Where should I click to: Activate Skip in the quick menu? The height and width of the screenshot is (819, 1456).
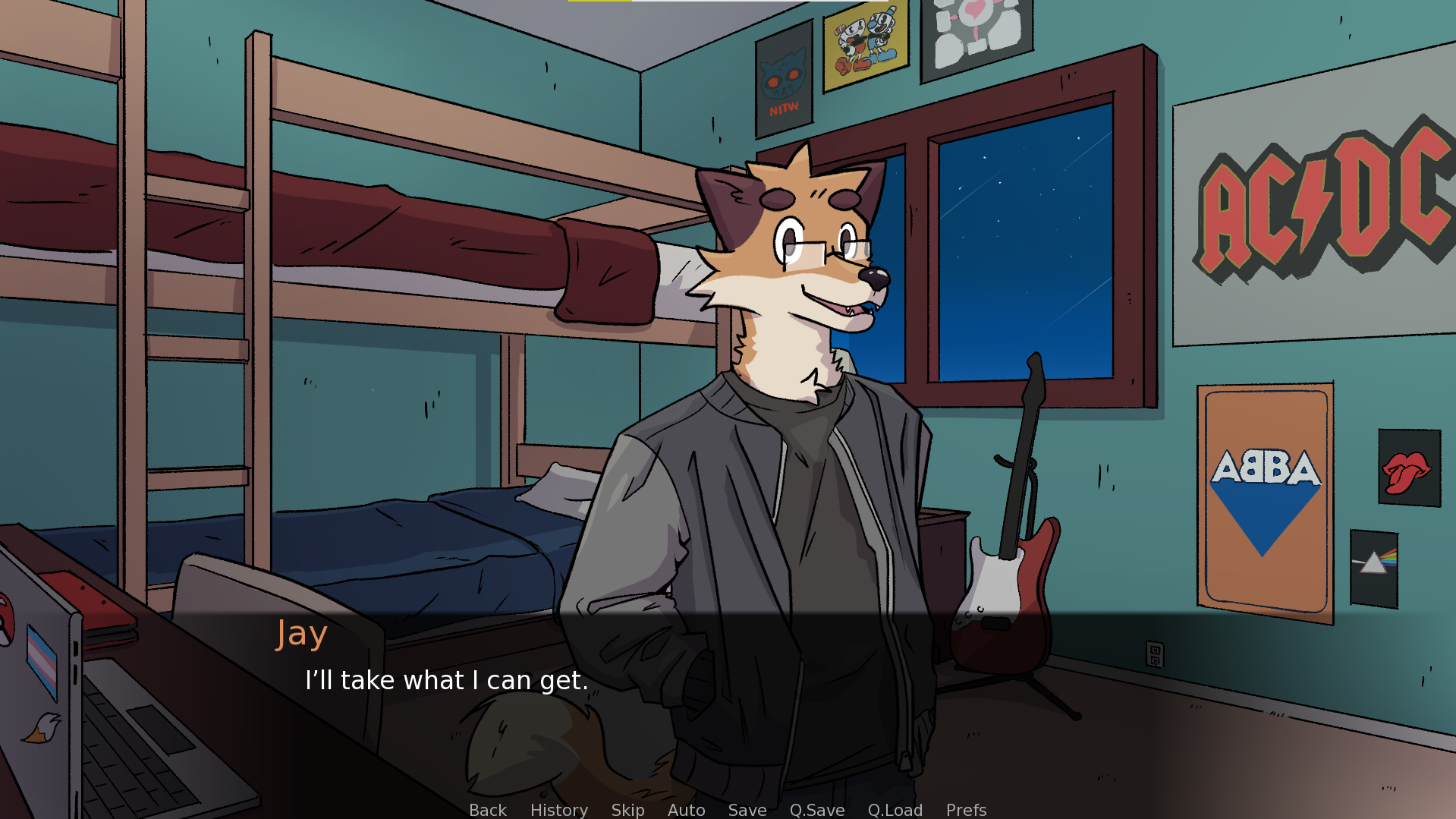(x=627, y=810)
